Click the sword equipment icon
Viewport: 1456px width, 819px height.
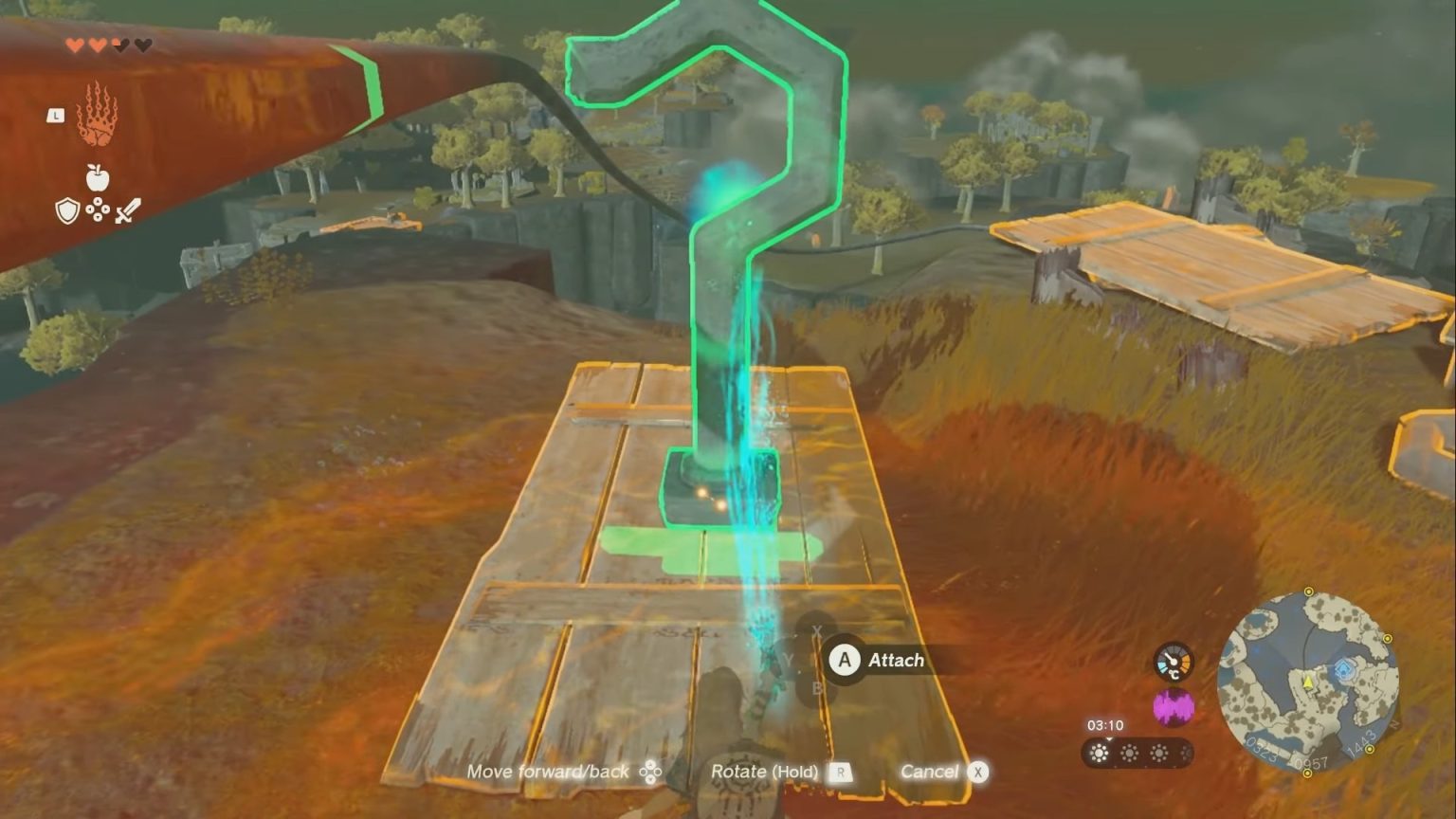pyautogui.click(x=128, y=210)
